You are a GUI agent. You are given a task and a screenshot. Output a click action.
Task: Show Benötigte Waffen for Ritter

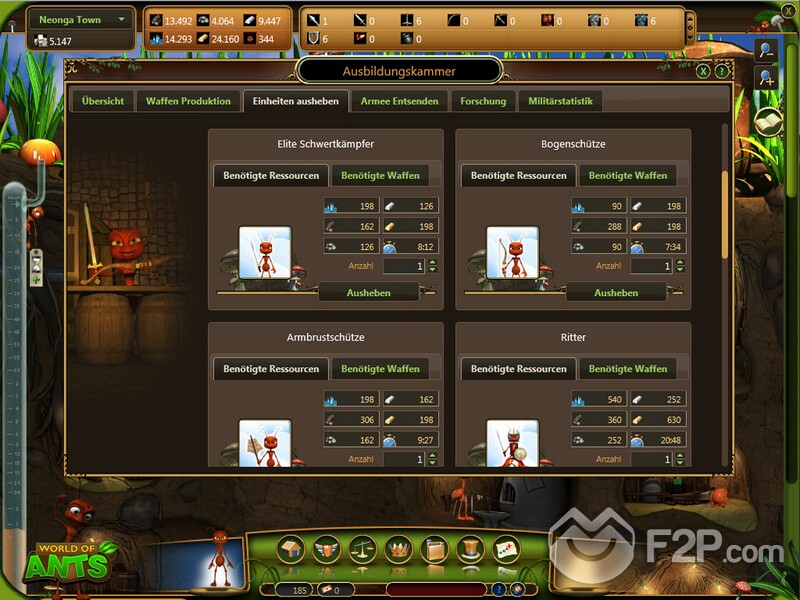point(628,369)
